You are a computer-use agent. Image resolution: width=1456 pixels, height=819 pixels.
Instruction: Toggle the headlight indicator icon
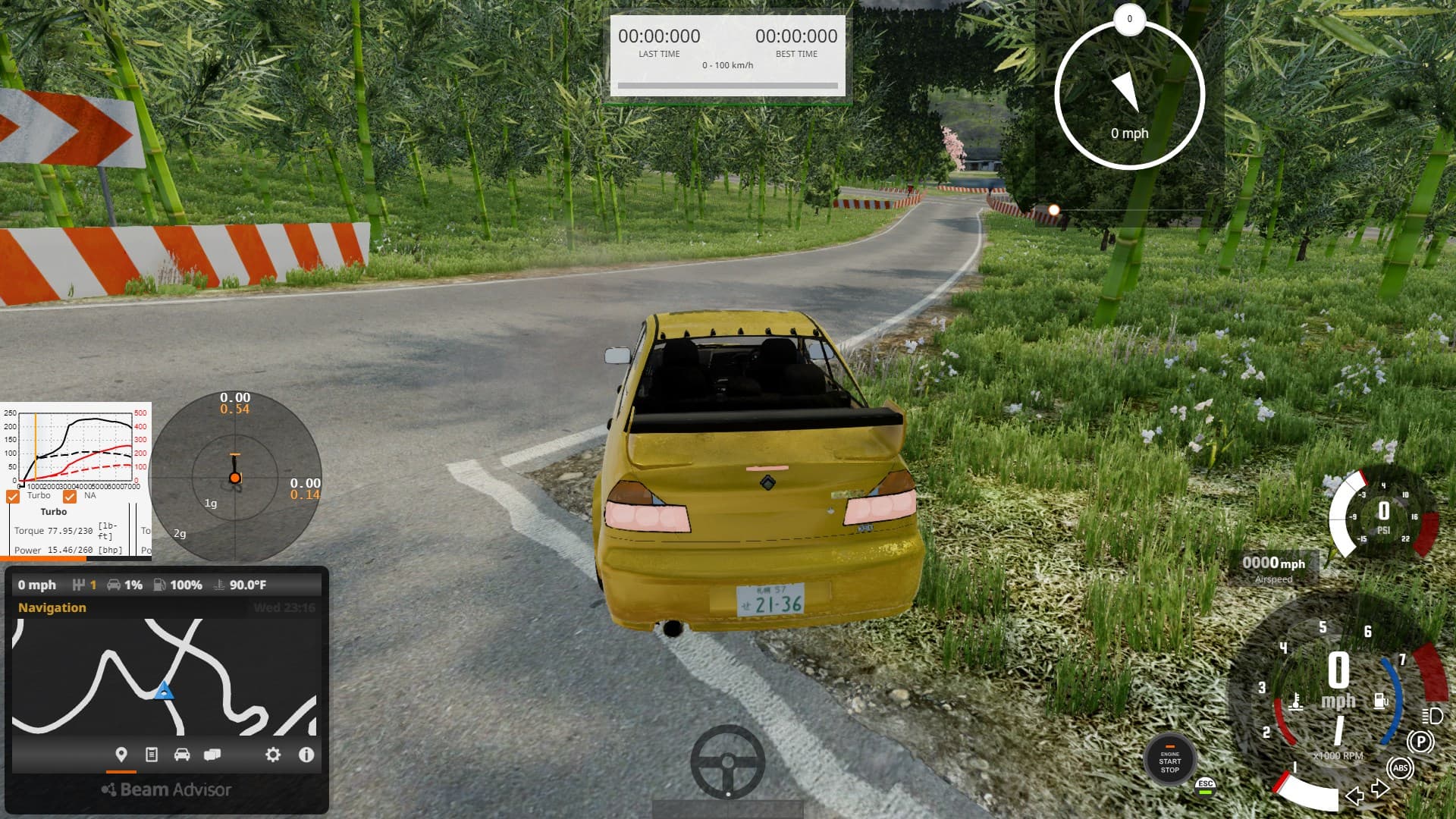tap(1432, 716)
